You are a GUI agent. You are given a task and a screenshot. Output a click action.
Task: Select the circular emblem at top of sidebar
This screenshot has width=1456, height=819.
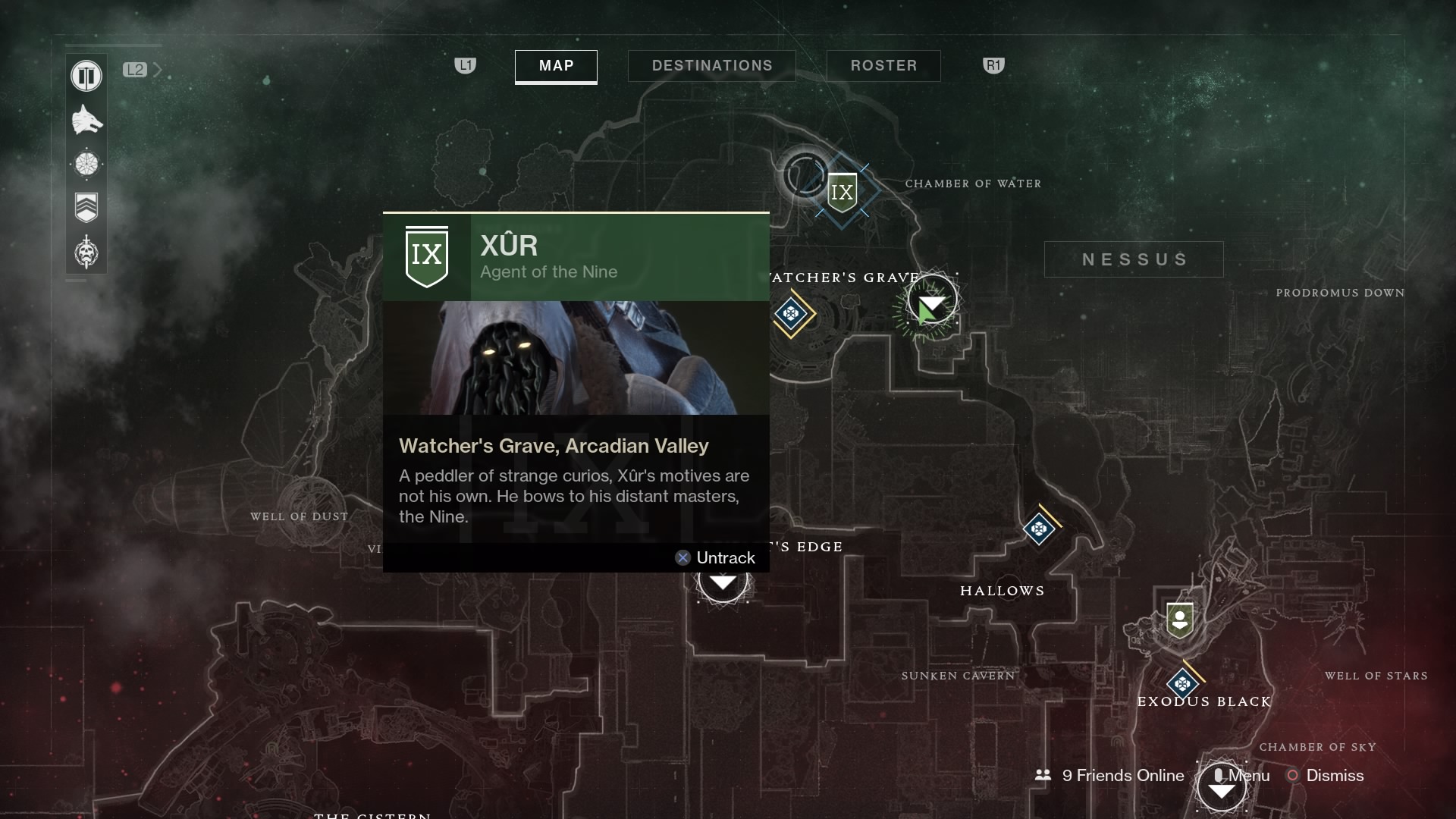86,76
